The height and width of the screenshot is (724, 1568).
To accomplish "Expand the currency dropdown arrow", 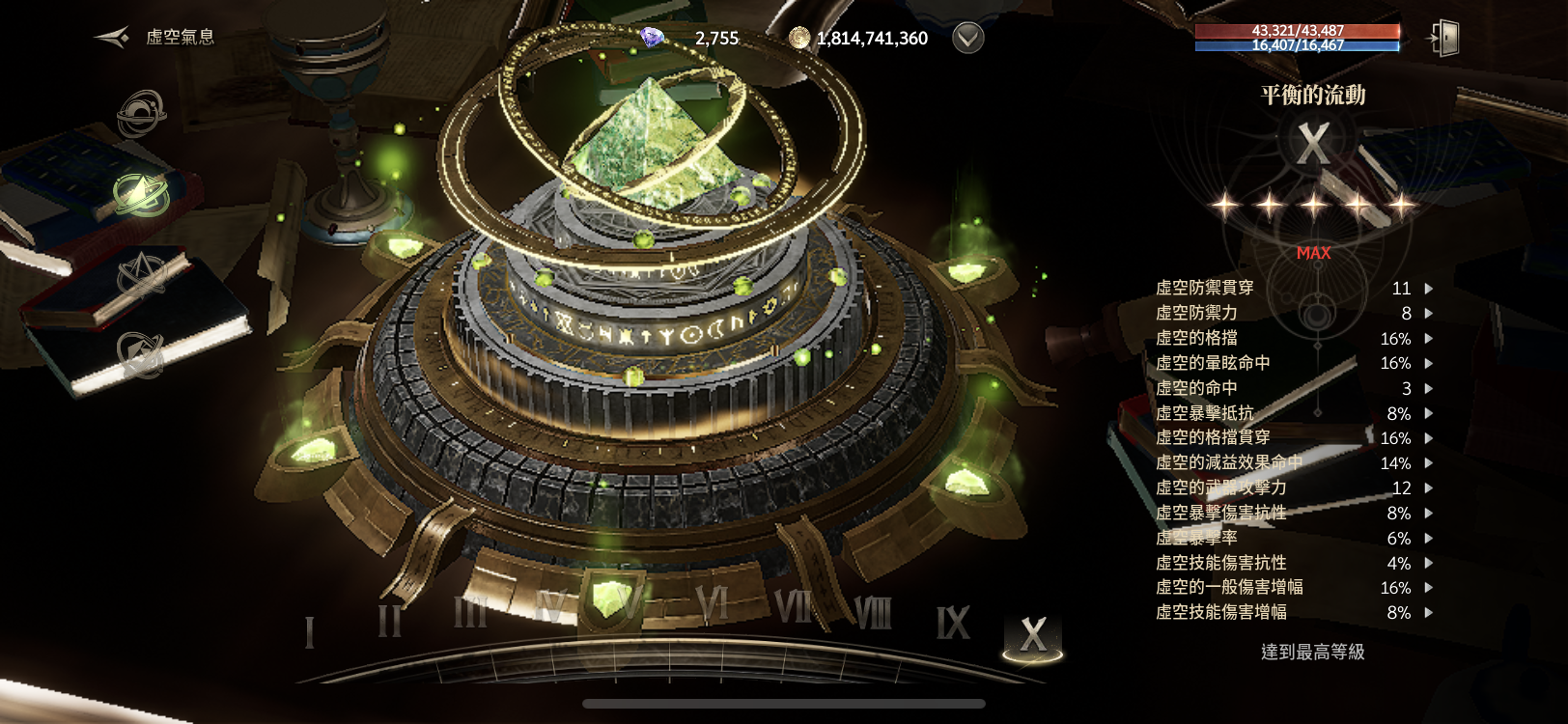I will coord(967,38).
